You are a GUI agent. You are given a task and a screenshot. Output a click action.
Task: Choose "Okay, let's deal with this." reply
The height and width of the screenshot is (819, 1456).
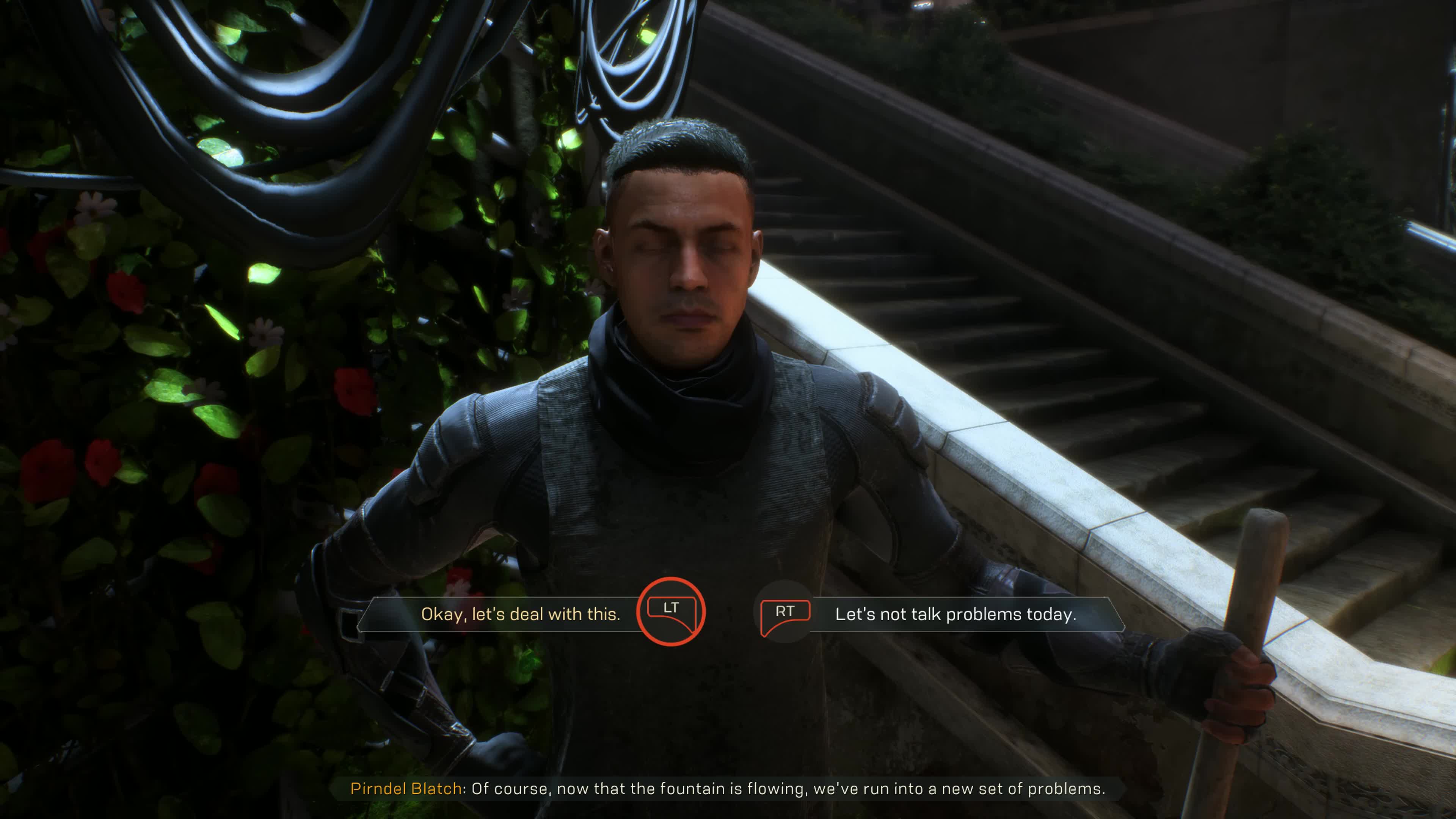coord(521,614)
